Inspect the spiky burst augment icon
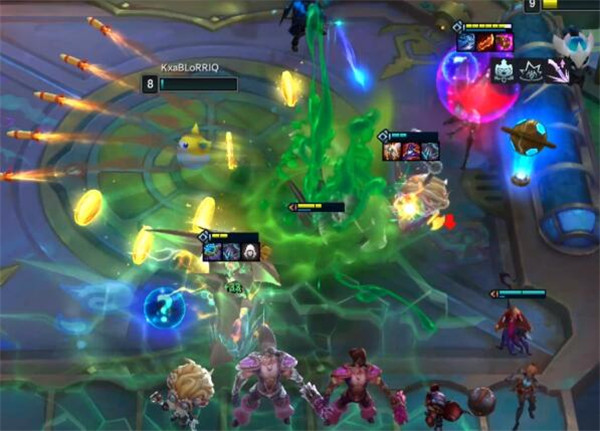 point(529,69)
